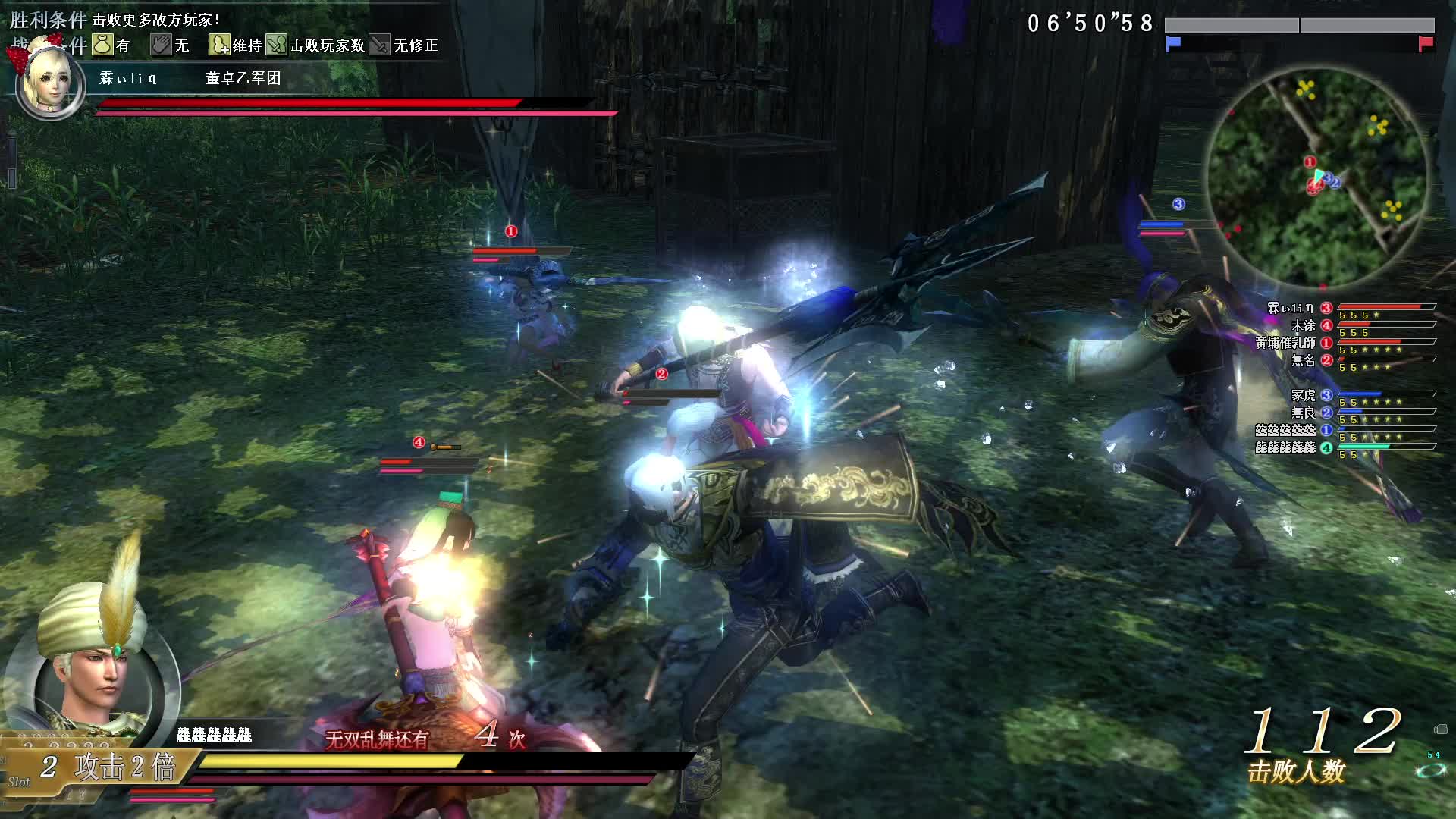Select the 维持 condition icon
Image resolution: width=1456 pixels, height=819 pixels.
[219, 45]
